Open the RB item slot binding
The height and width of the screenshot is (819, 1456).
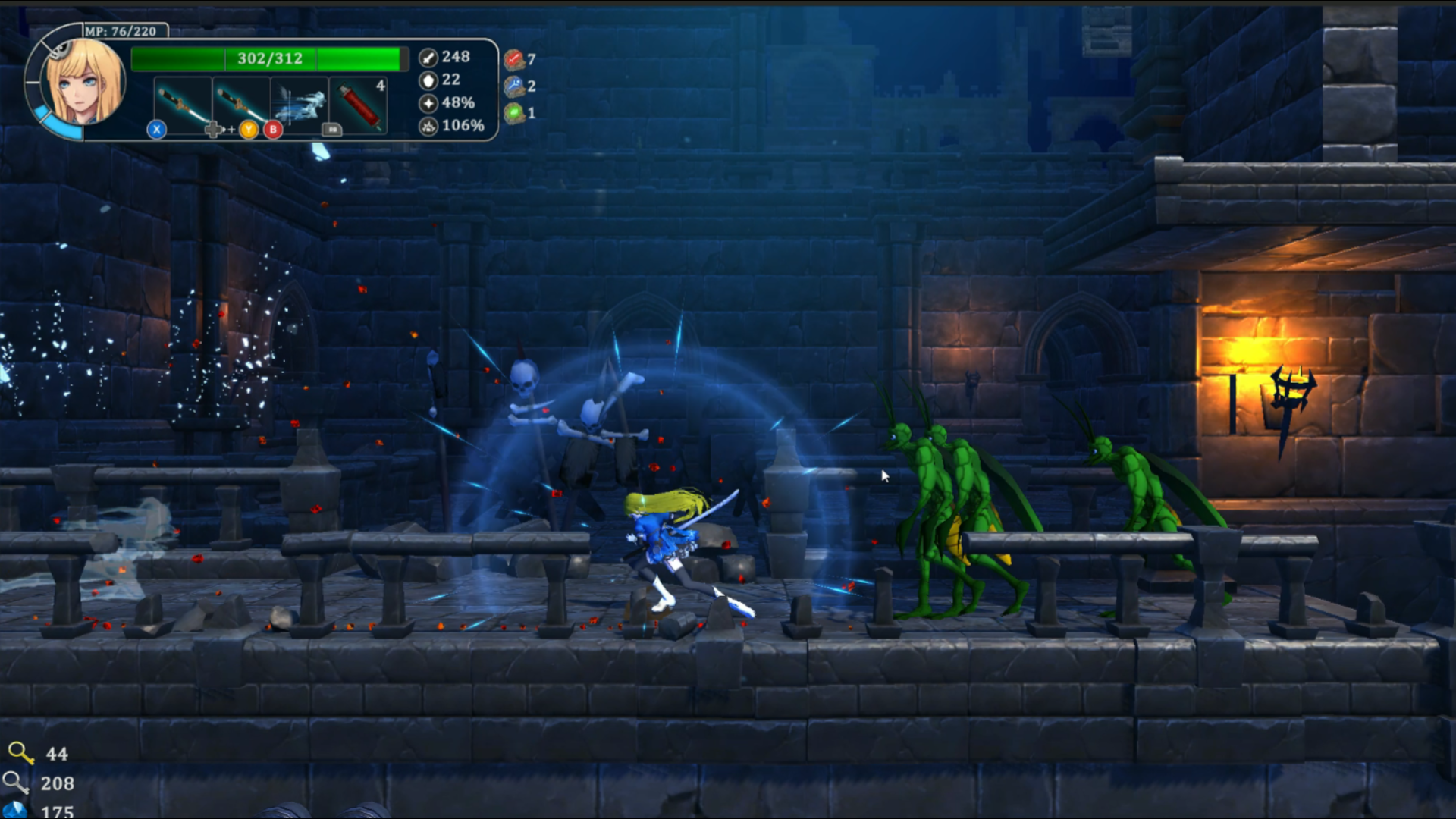point(331,130)
